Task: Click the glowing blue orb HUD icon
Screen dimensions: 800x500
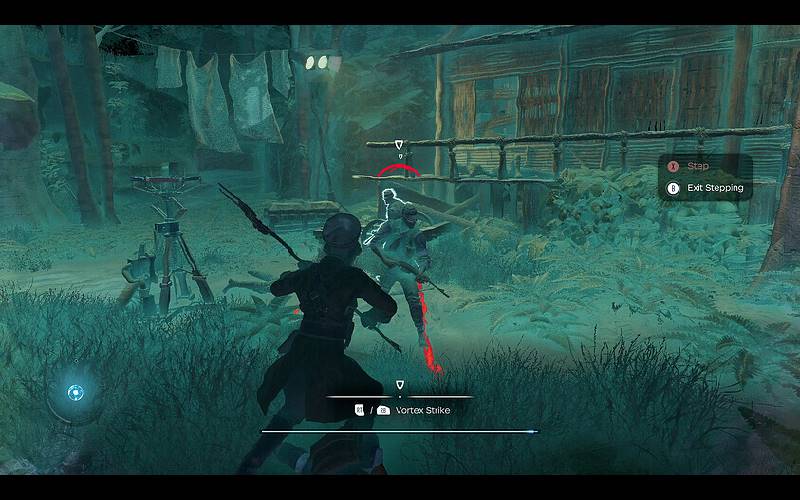Action: point(74,392)
